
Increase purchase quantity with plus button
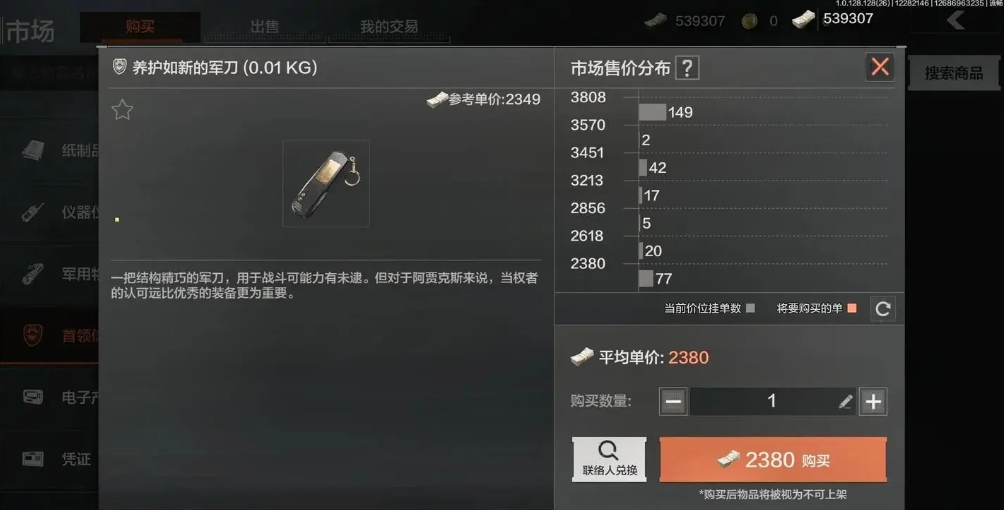pos(874,401)
